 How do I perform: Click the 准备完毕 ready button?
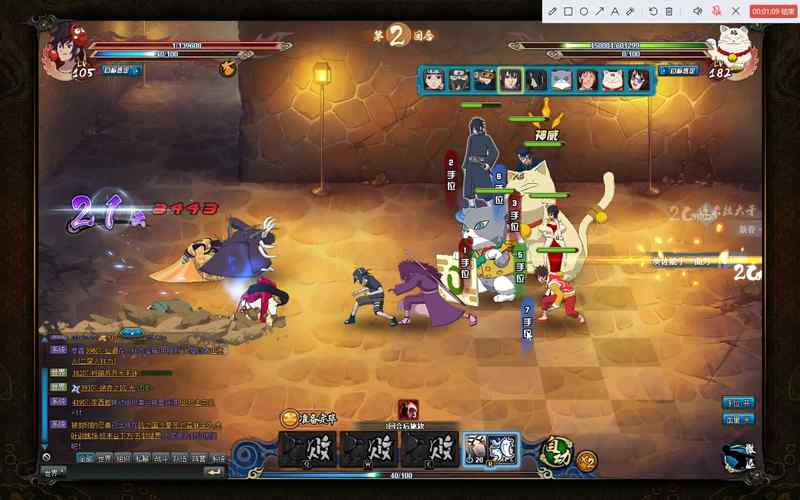tap(310, 418)
